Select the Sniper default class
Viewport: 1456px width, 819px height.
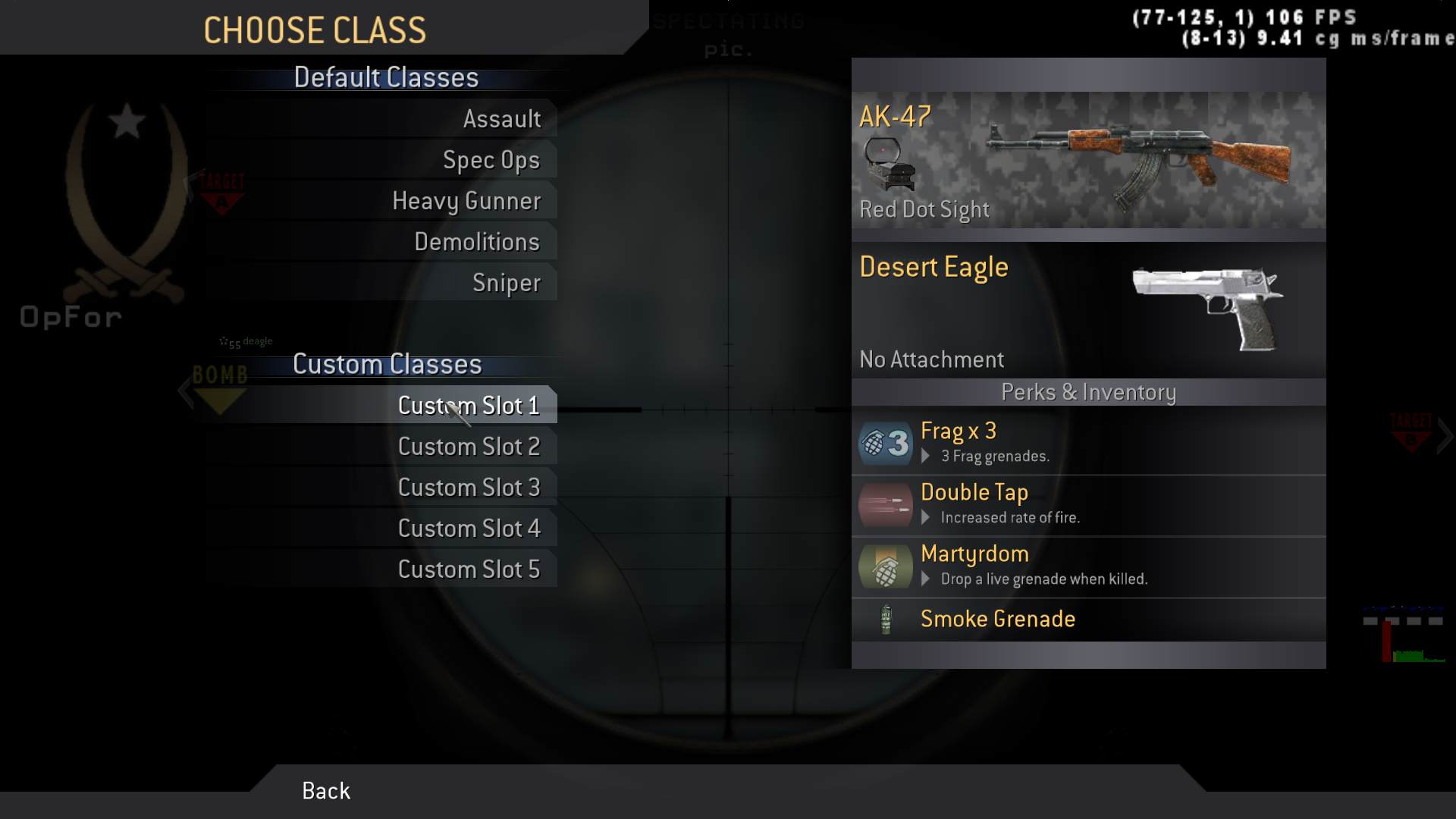(506, 281)
